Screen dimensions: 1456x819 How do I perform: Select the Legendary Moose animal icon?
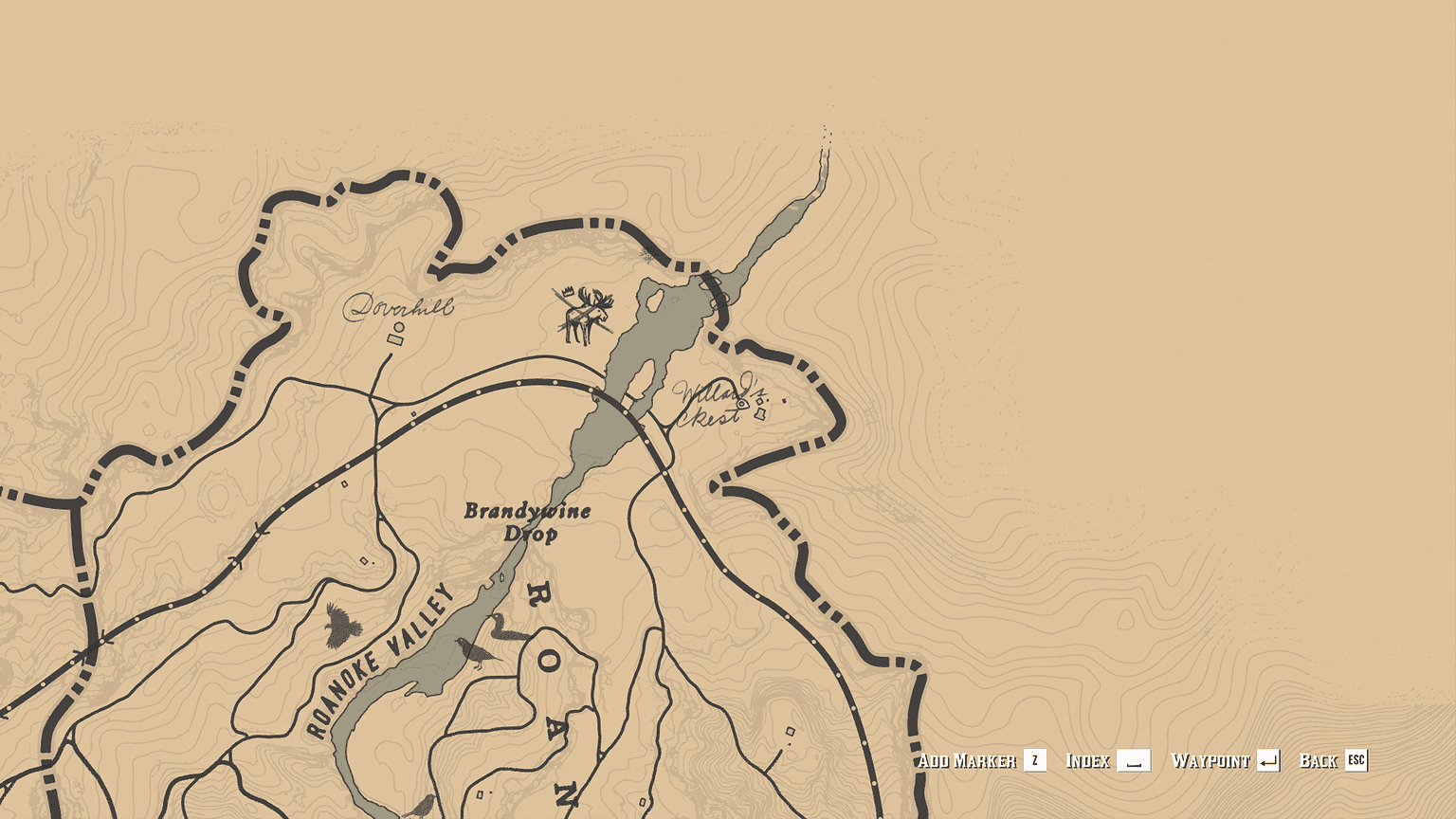tap(584, 313)
